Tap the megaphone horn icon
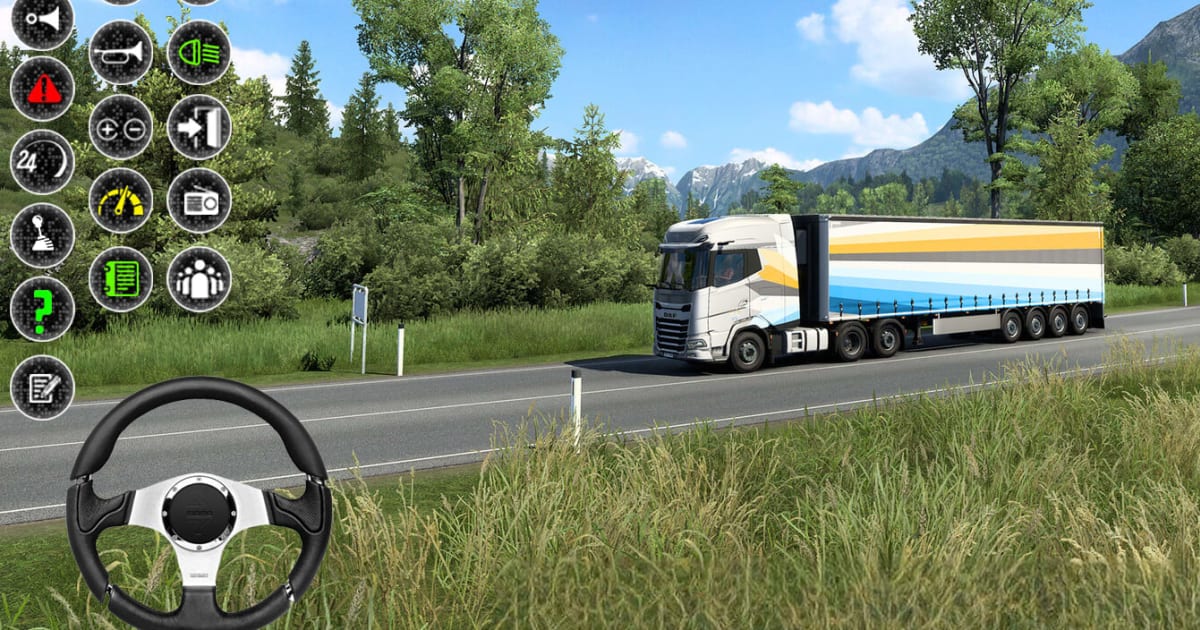The image size is (1200, 630). coord(42,20)
